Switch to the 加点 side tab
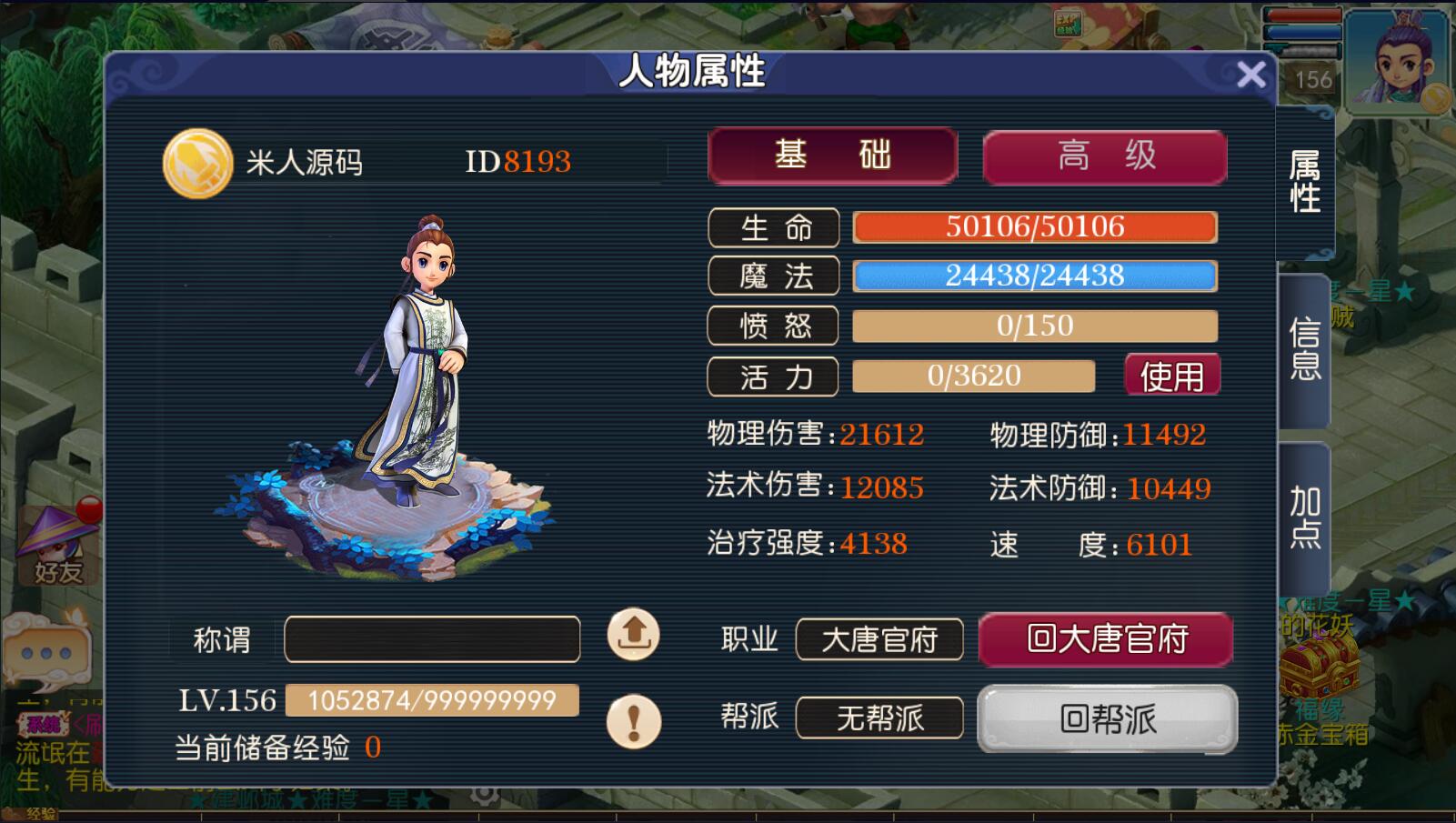This screenshot has height=823, width=1456. point(1305,517)
